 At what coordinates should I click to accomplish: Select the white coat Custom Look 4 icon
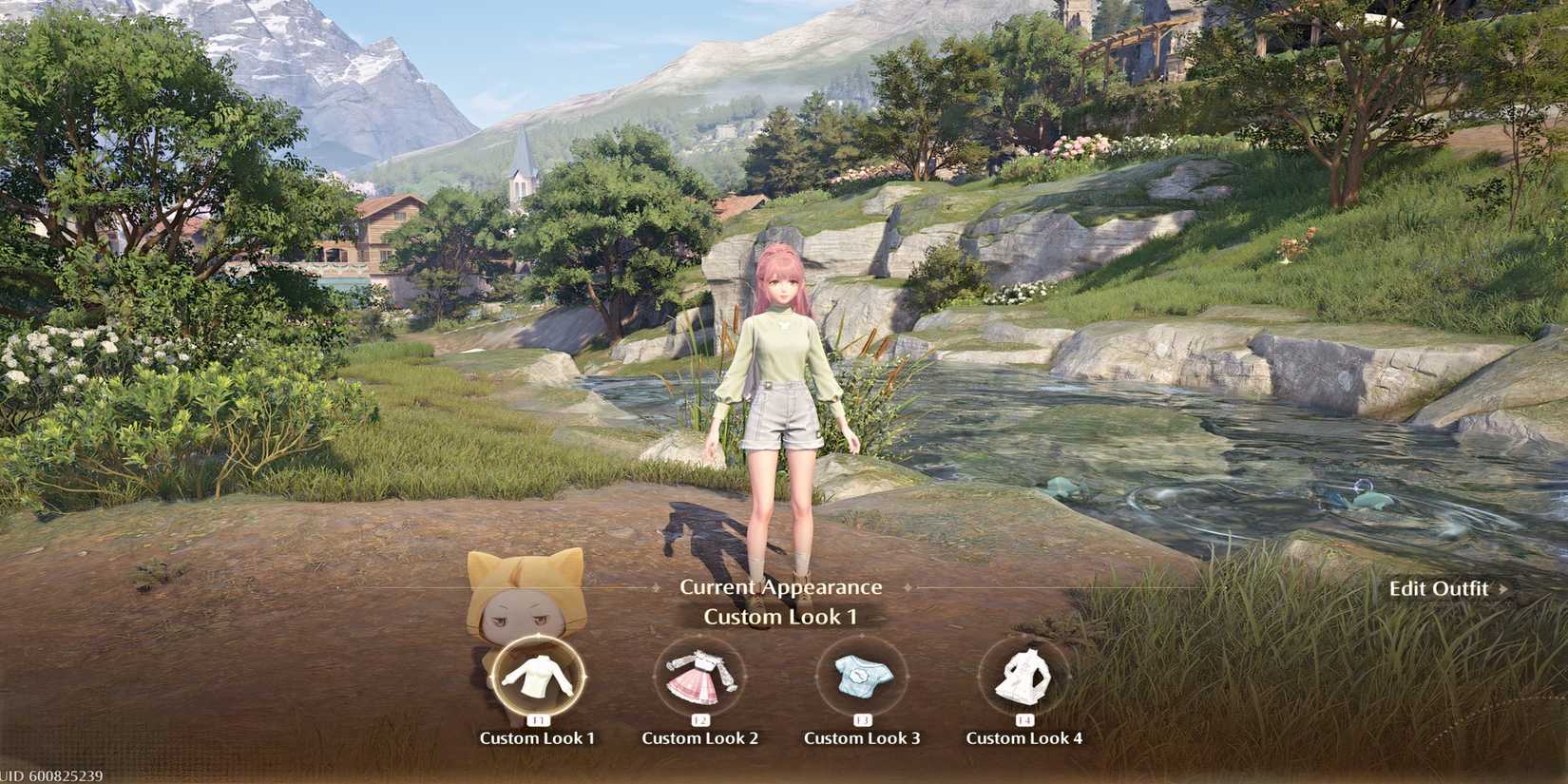click(1025, 677)
